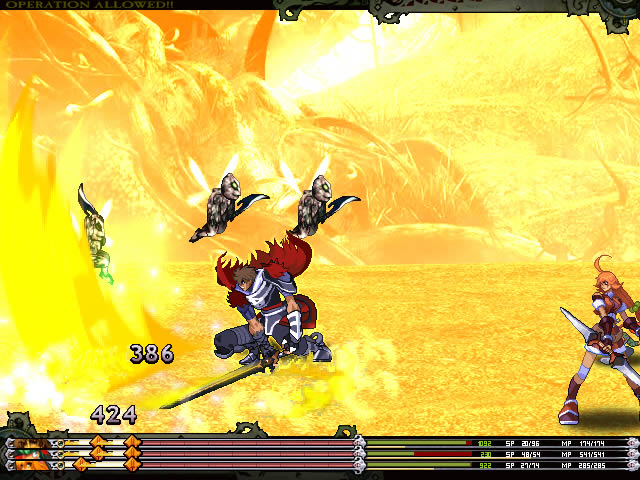
Task: Select the orange-haired girl party portrait
Action: click(x=32, y=465)
